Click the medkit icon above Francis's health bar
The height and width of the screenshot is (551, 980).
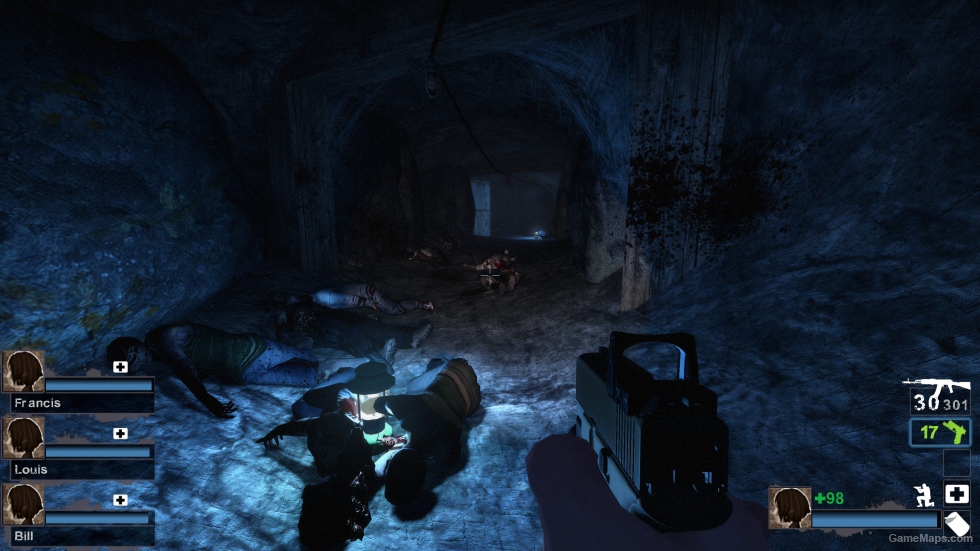(120, 367)
